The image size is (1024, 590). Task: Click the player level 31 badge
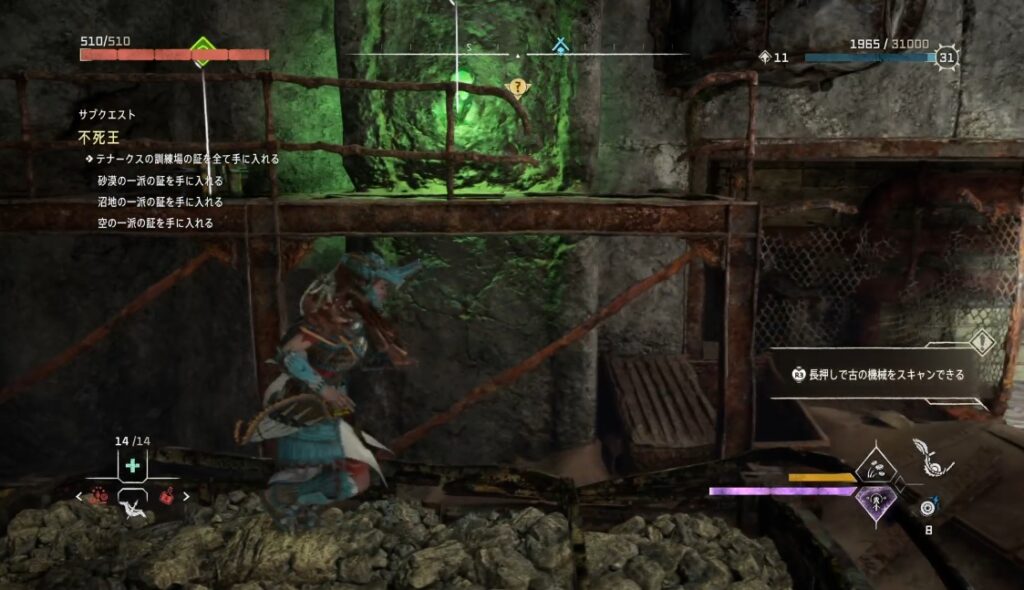tap(946, 58)
